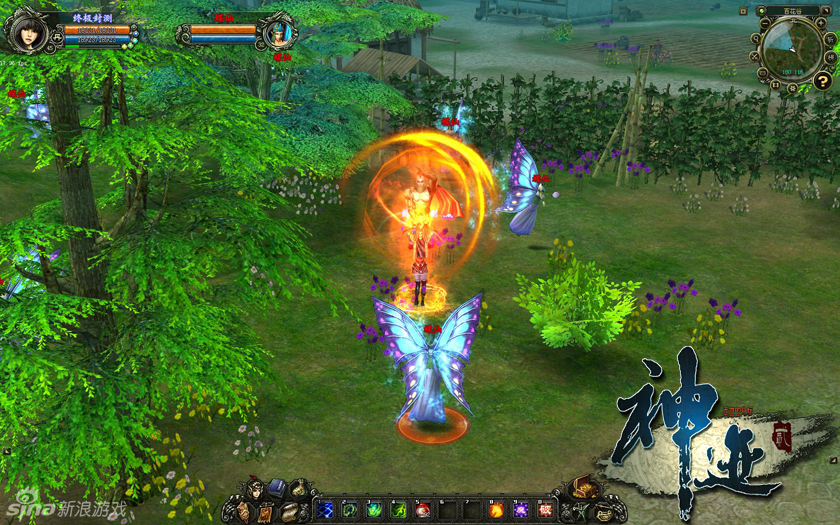Activate the blue lightning skill in slot 1

325,510
